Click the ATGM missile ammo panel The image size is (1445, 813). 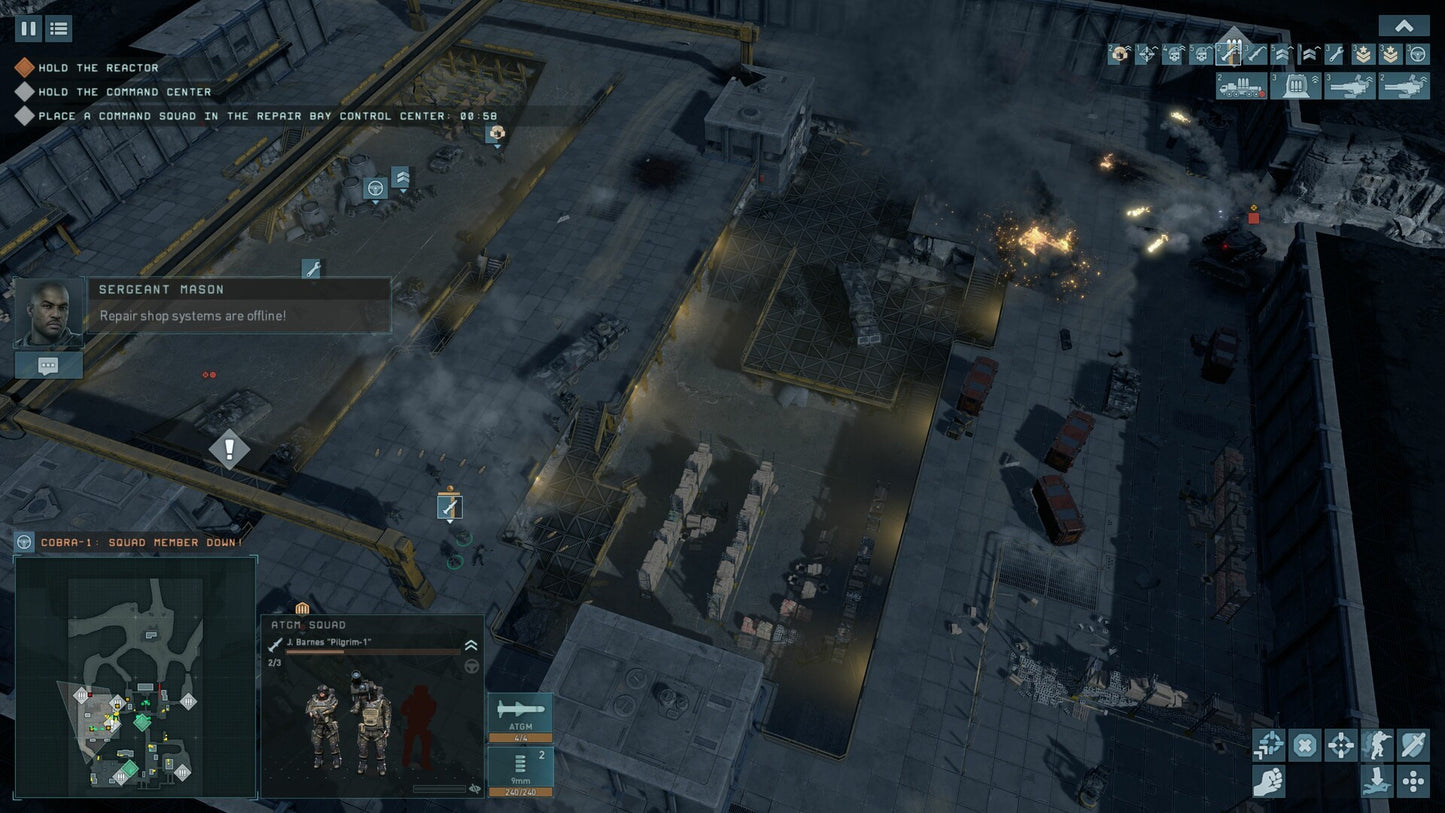pos(519,717)
